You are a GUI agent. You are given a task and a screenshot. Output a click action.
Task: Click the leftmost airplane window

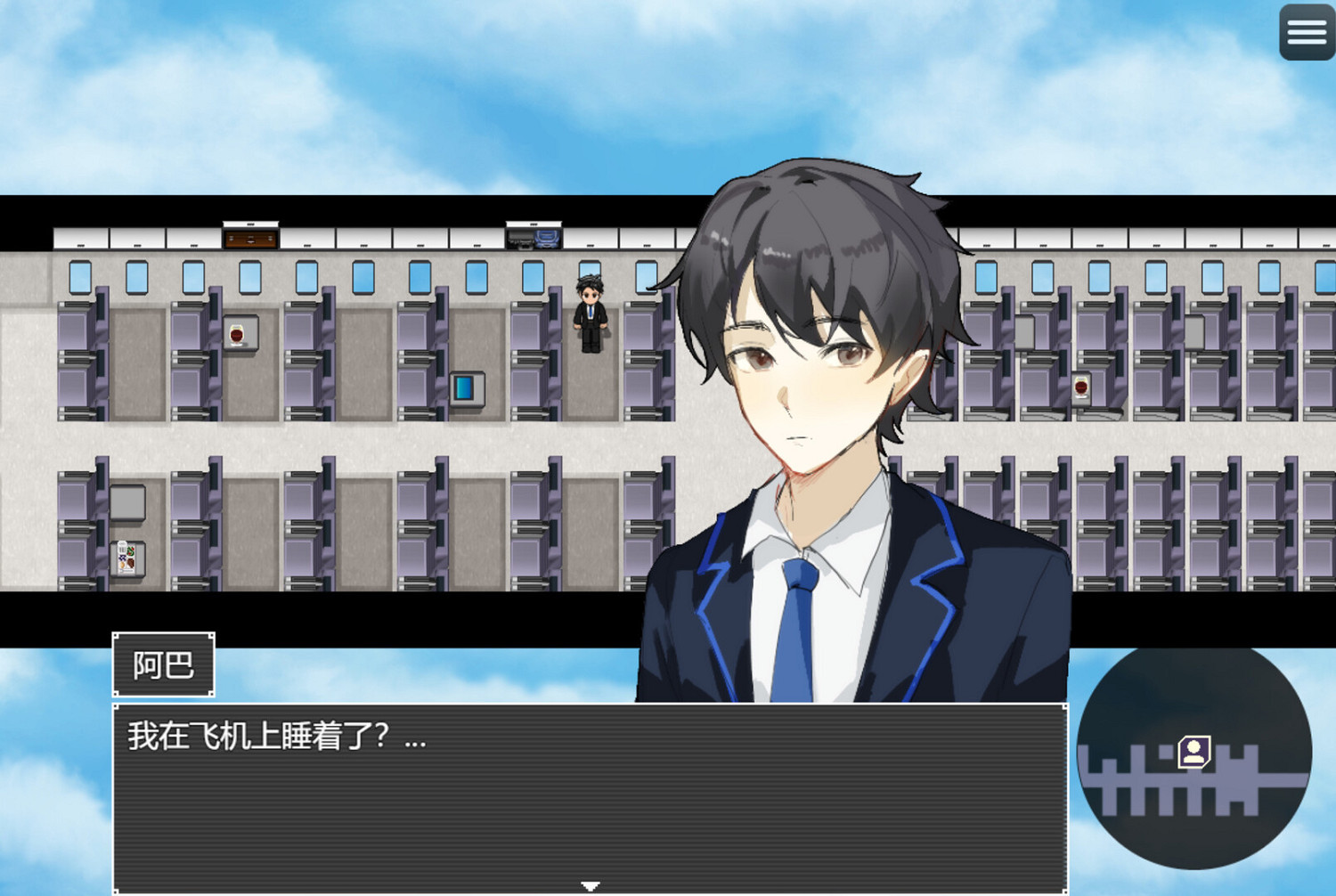coord(80,276)
